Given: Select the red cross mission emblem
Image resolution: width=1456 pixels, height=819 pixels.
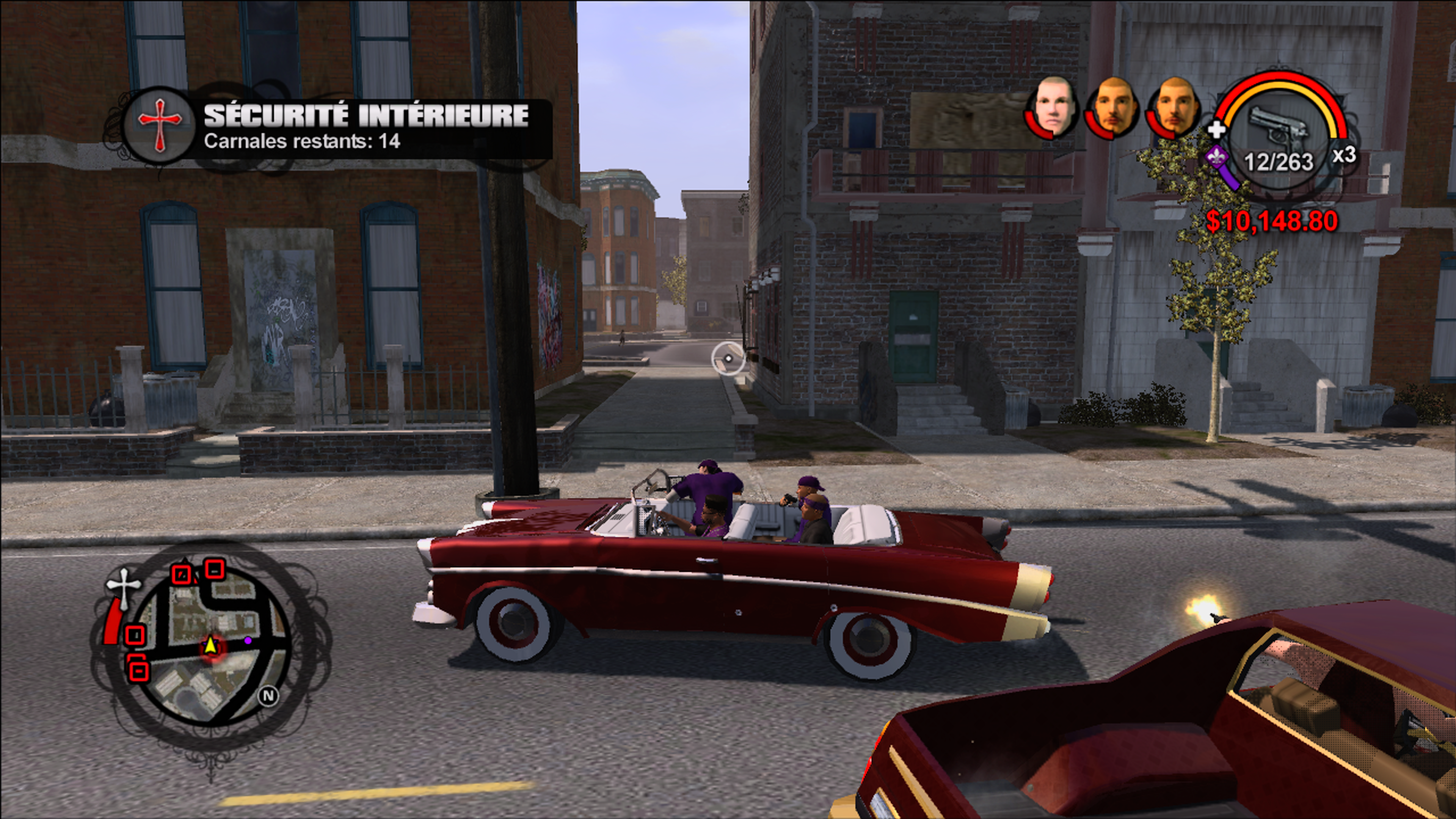Looking at the screenshot, I should click(160, 126).
